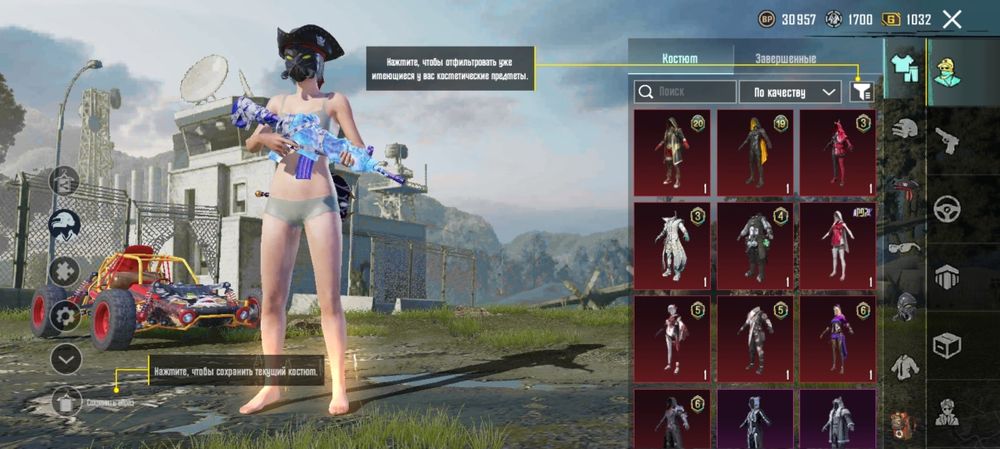Close the inventory screen with the X
This screenshot has height=449, width=1000.
(952, 19)
